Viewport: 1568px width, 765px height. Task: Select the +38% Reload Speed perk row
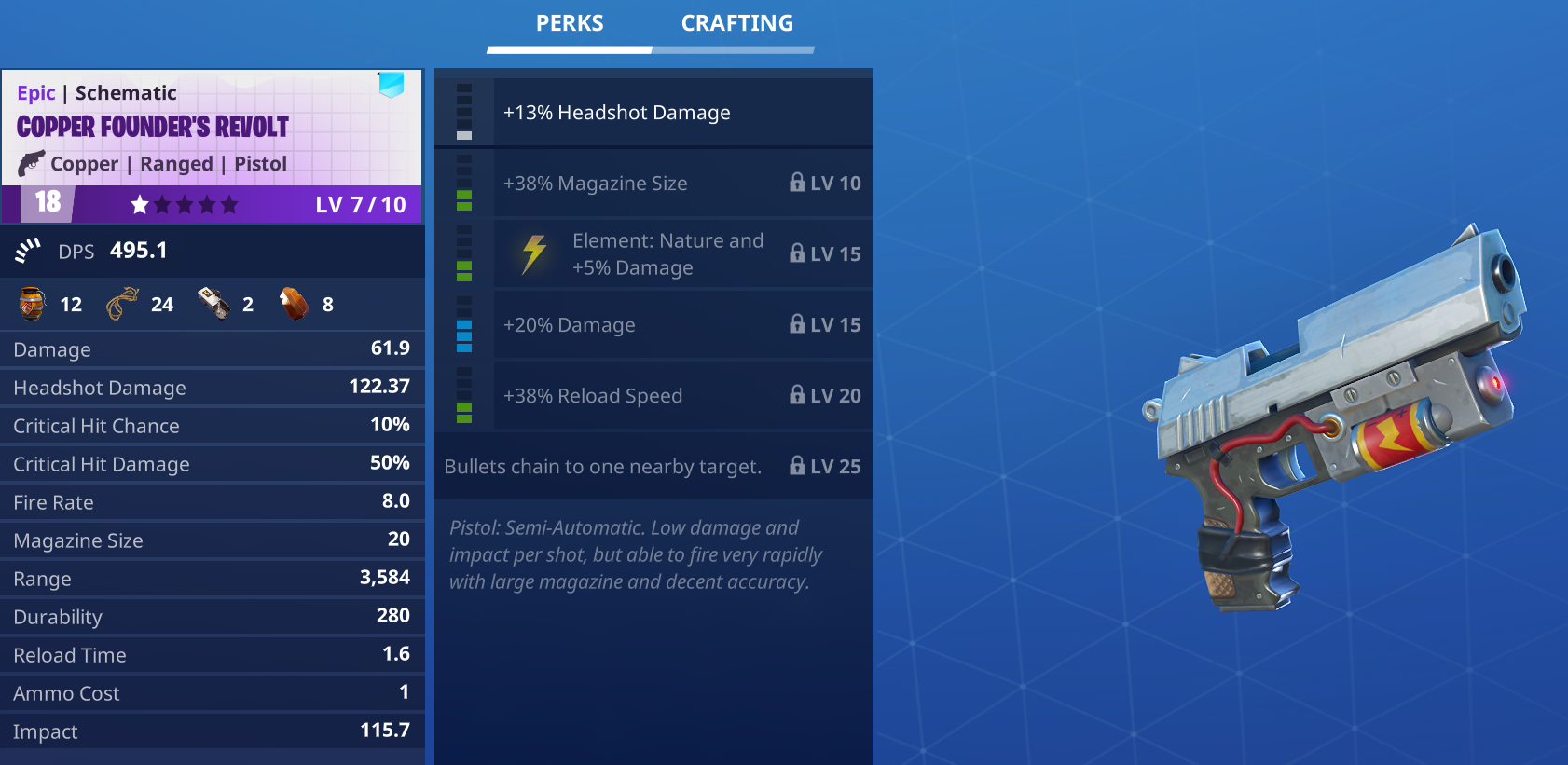pyautogui.click(x=681, y=396)
